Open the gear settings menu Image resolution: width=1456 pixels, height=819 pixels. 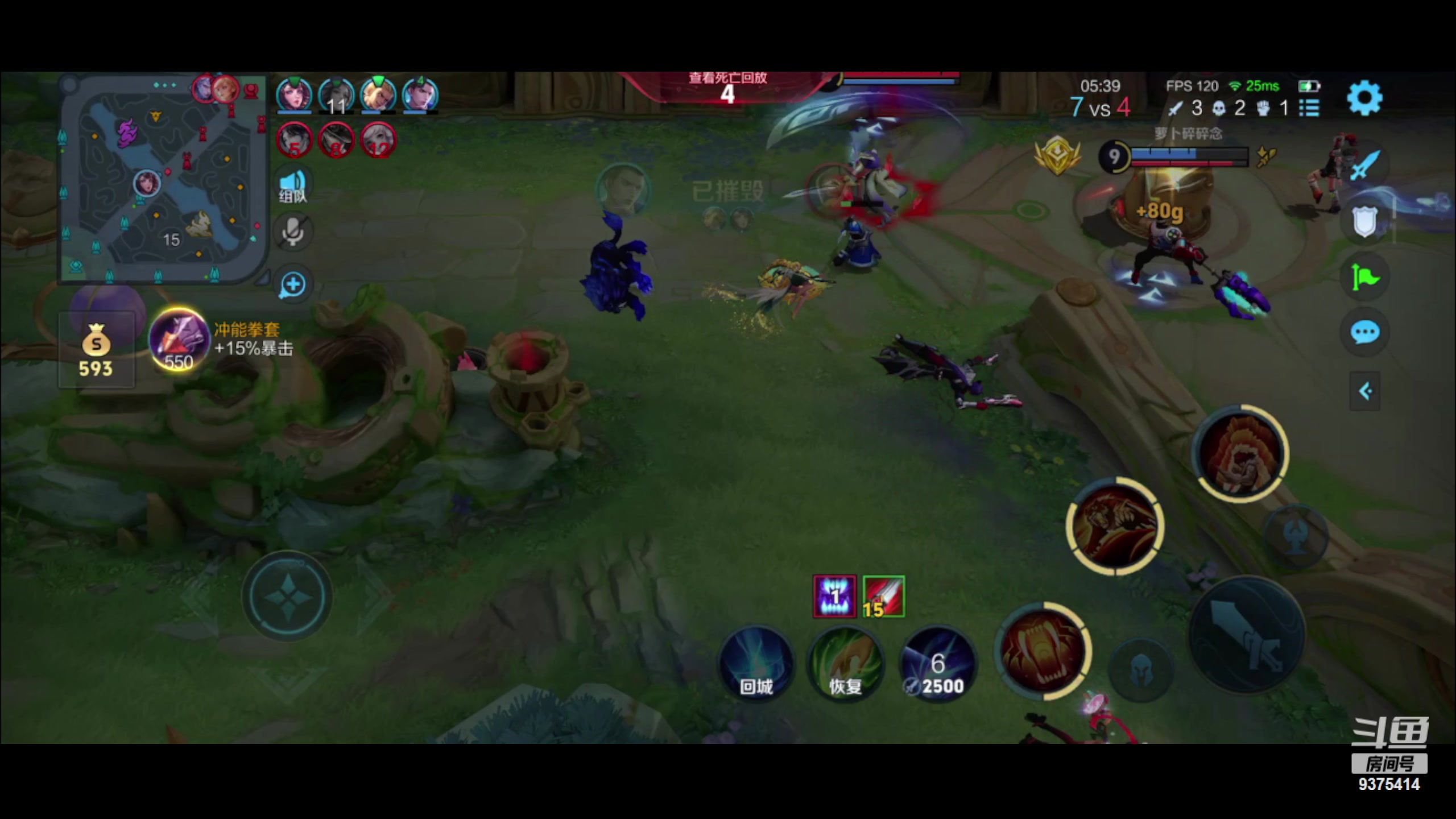coord(1364,98)
